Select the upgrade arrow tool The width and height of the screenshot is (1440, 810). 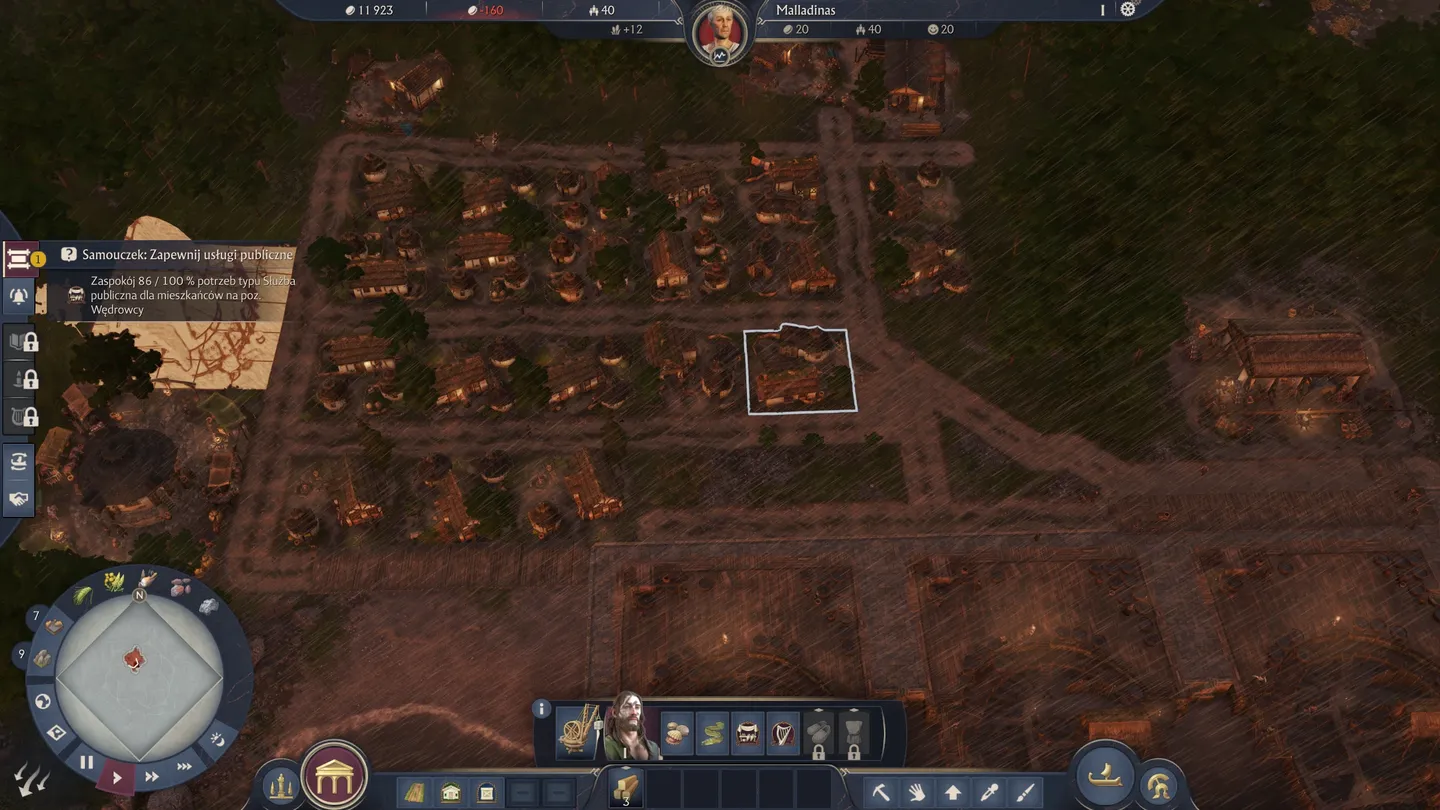click(x=953, y=793)
